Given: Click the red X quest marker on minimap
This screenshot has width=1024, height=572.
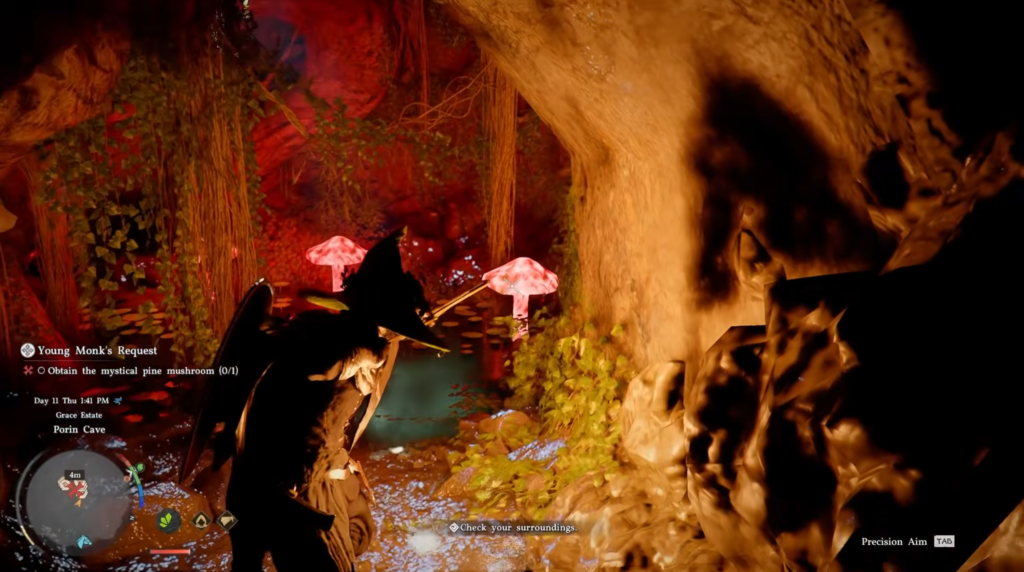Looking at the screenshot, I should (x=73, y=488).
